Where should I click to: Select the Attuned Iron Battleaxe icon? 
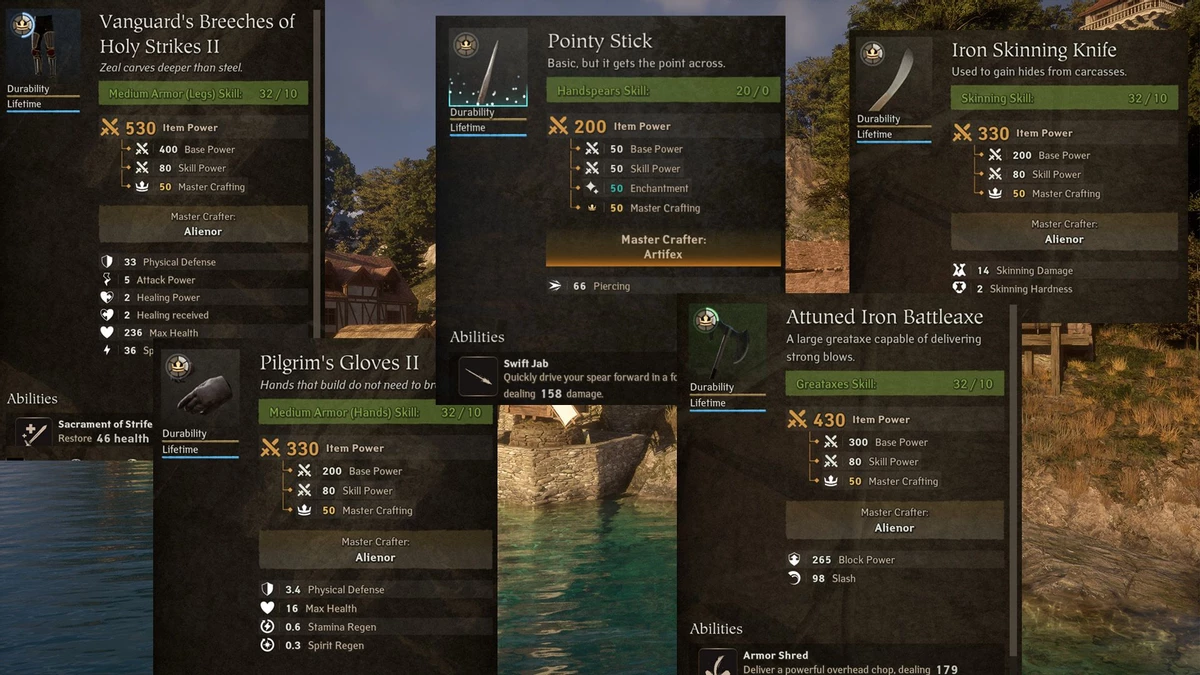[x=727, y=342]
